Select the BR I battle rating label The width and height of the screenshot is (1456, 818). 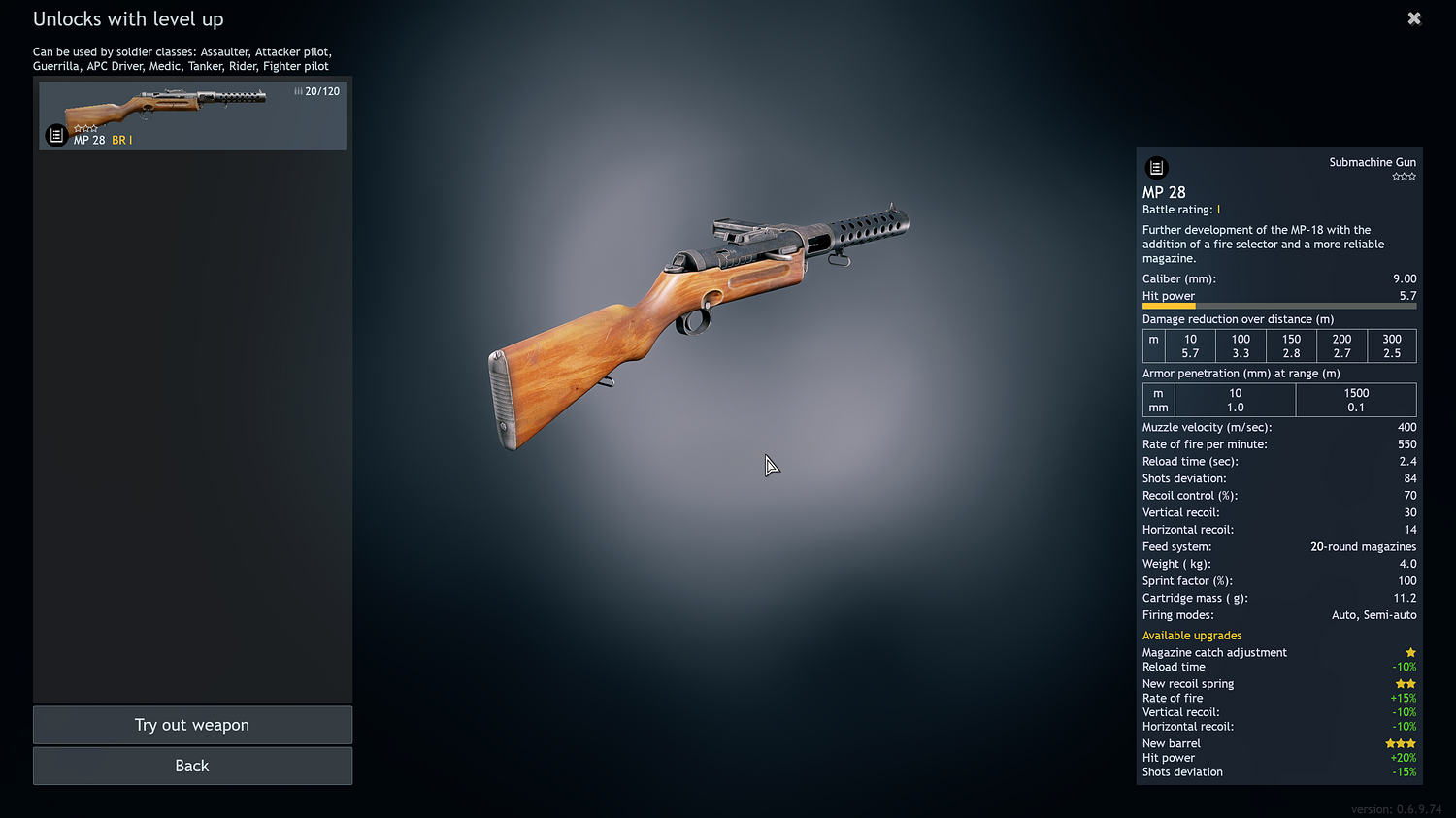tap(122, 140)
